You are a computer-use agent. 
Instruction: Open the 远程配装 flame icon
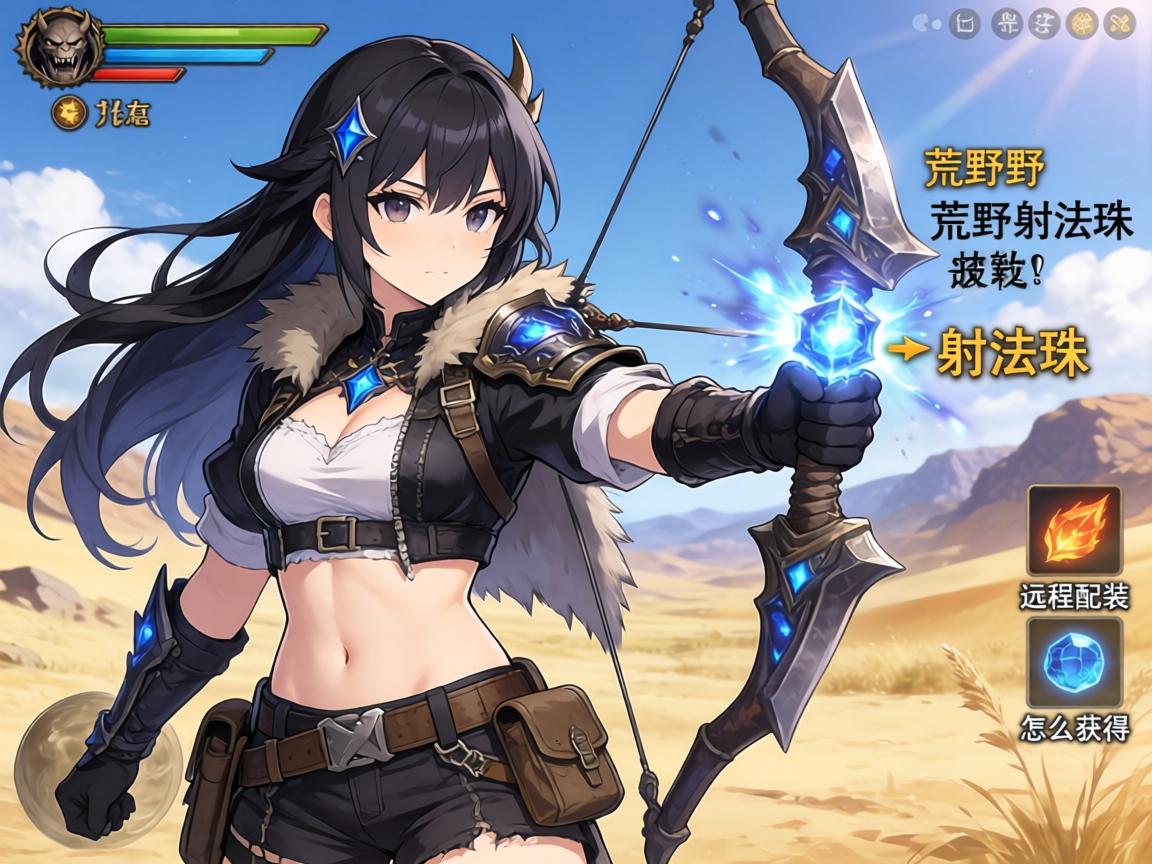coord(1075,531)
